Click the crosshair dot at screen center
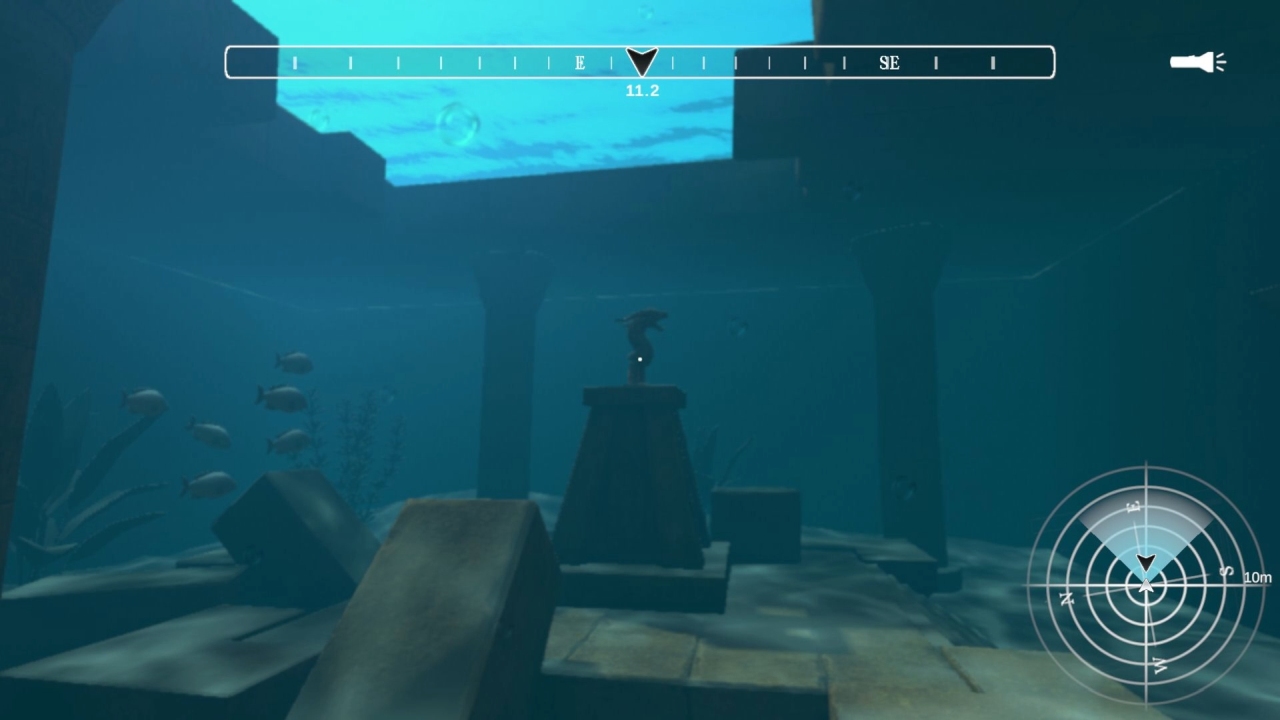This screenshot has width=1280, height=720. pos(638,357)
